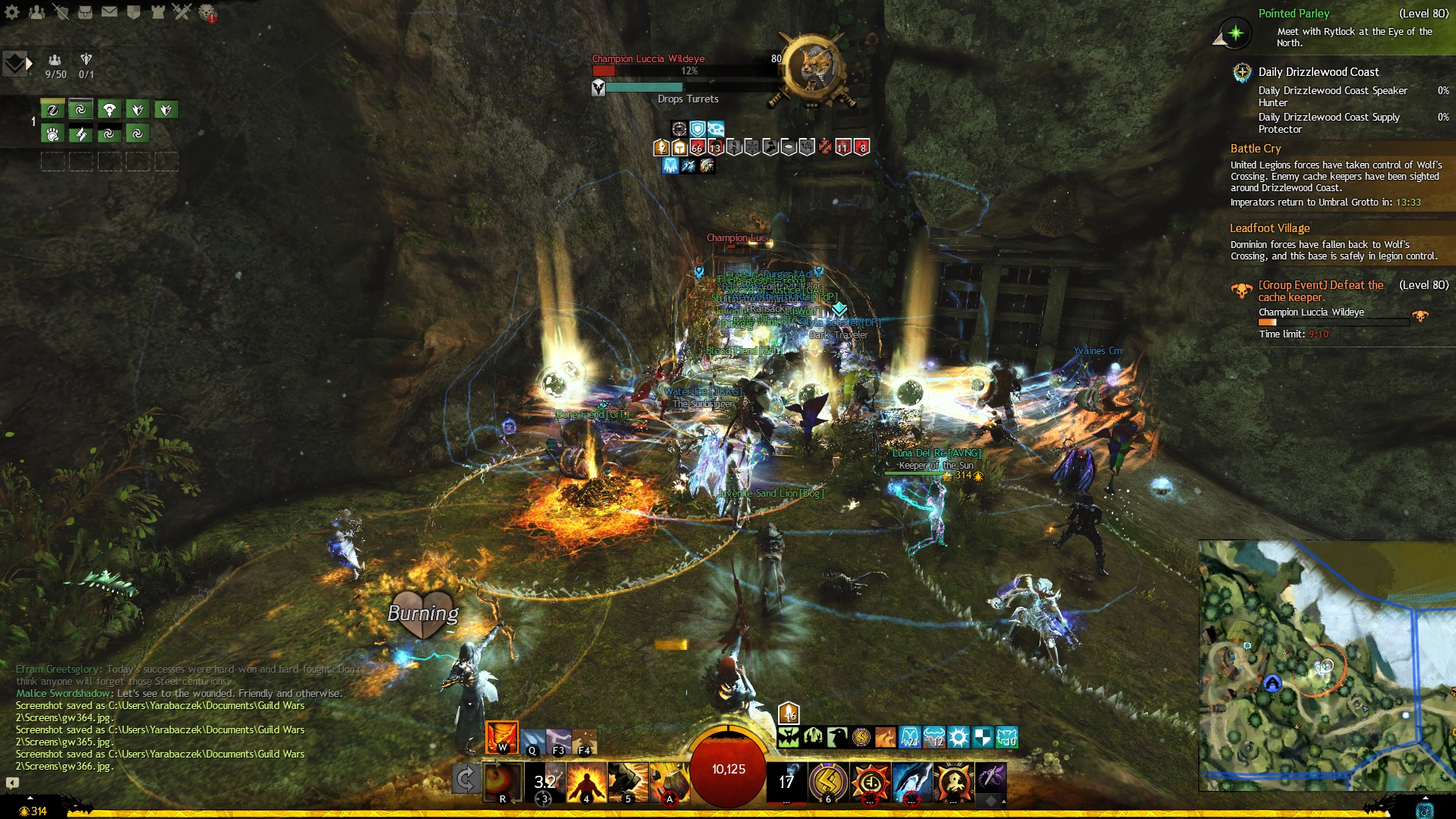This screenshot has height=819, width=1456.
Task: Open the World vs. World castle panel
Action: tap(158, 12)
